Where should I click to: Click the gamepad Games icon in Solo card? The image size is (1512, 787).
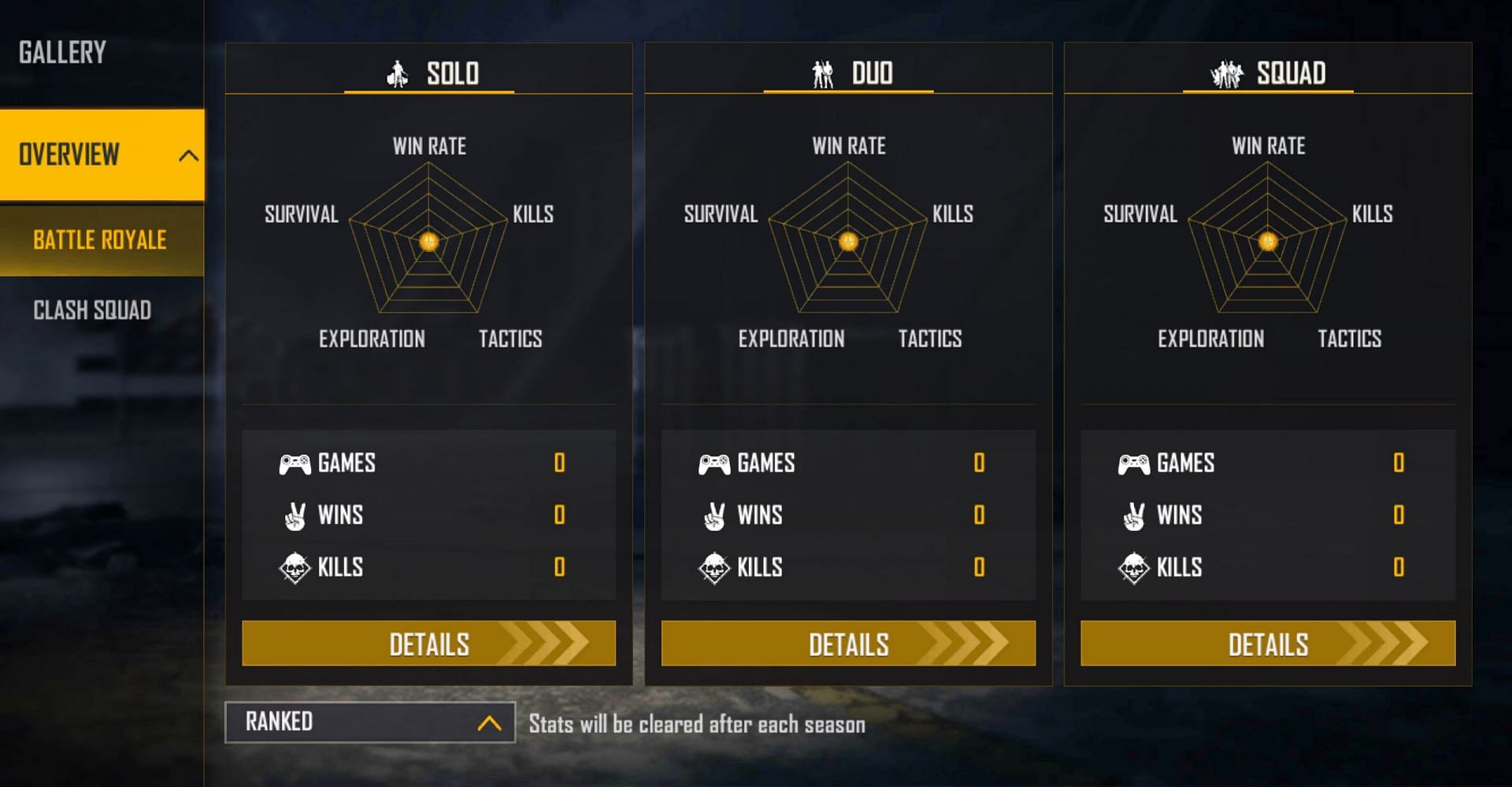[293, 464]
